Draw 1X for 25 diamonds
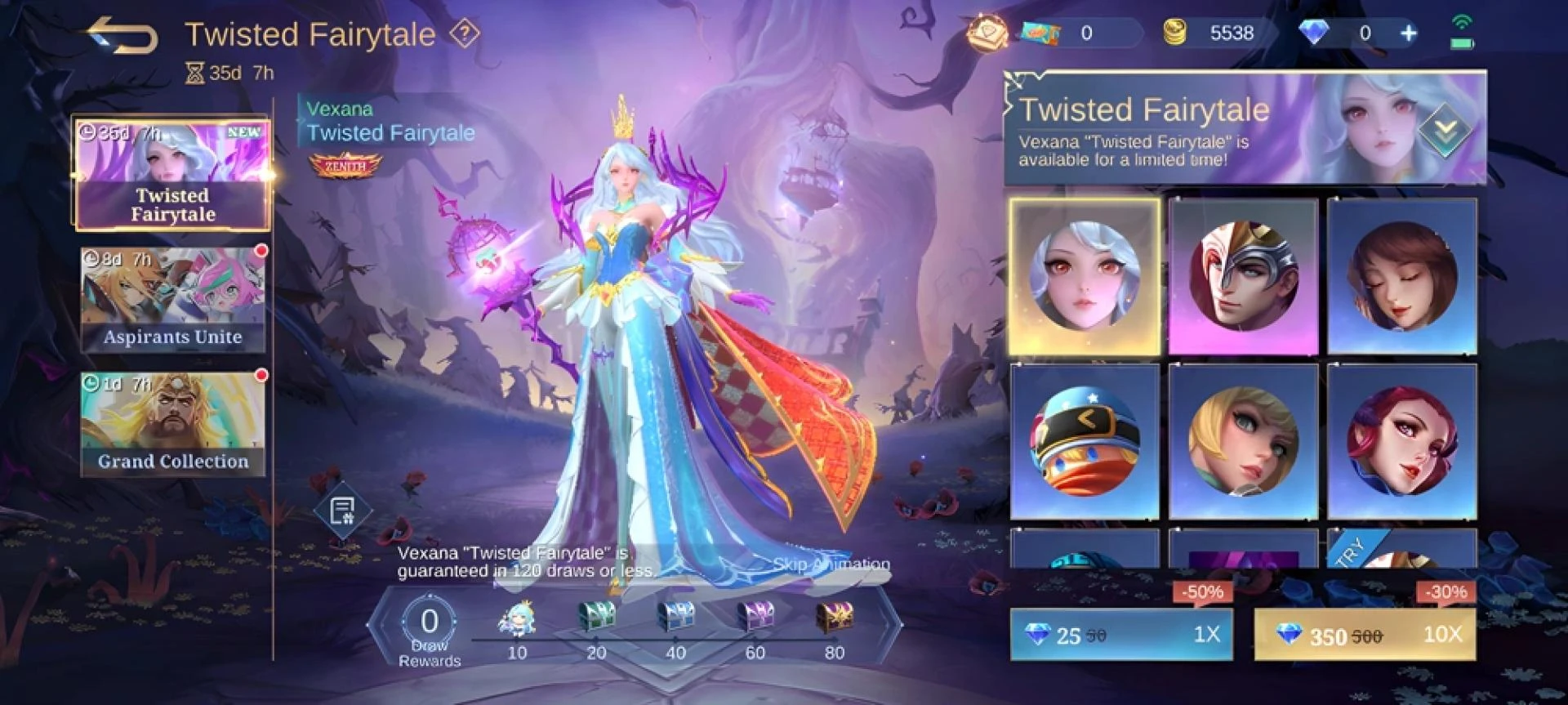 click(x=1121, y=635)
